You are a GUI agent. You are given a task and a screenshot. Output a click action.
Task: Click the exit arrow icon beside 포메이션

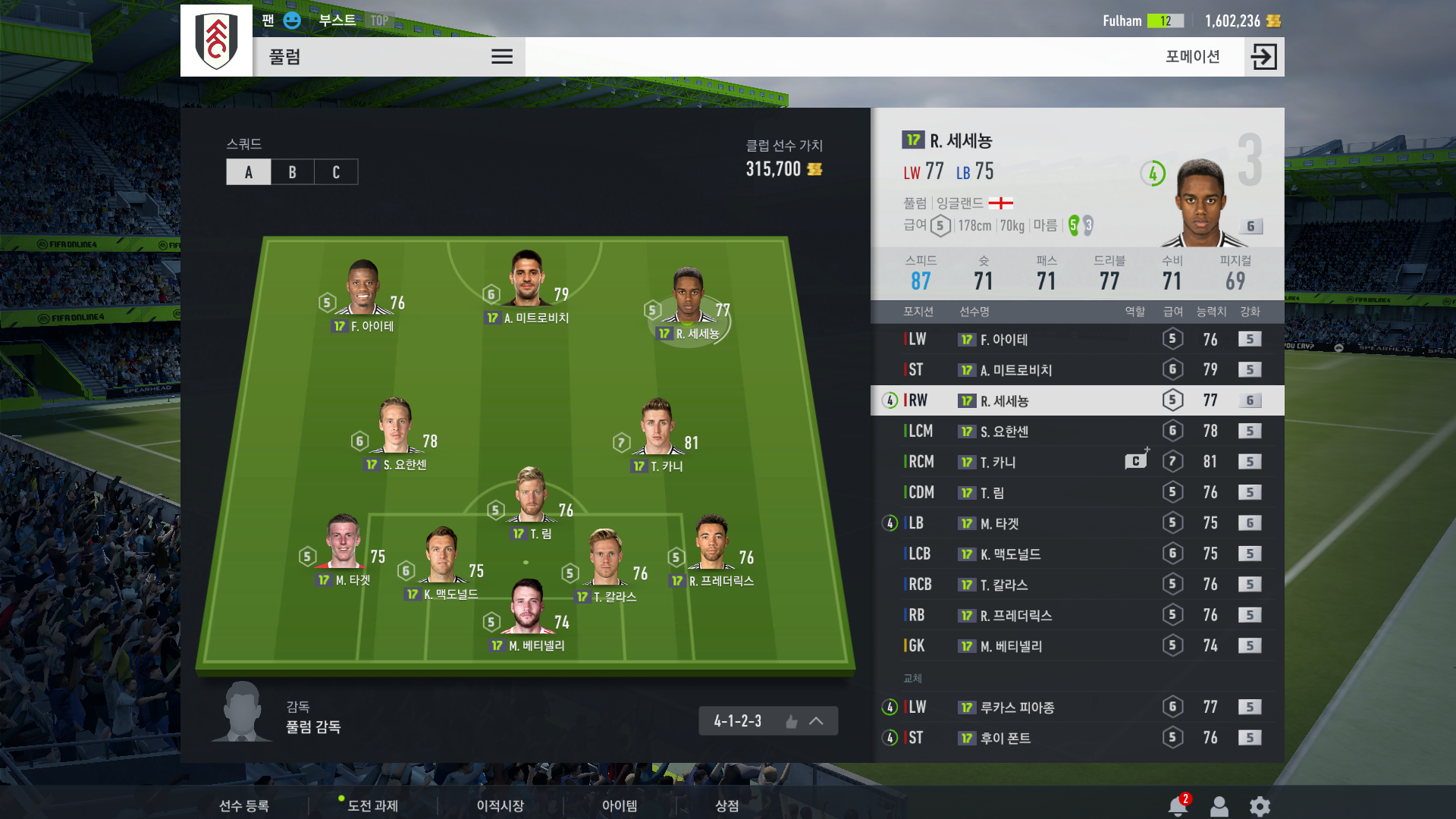point(1264,57)
